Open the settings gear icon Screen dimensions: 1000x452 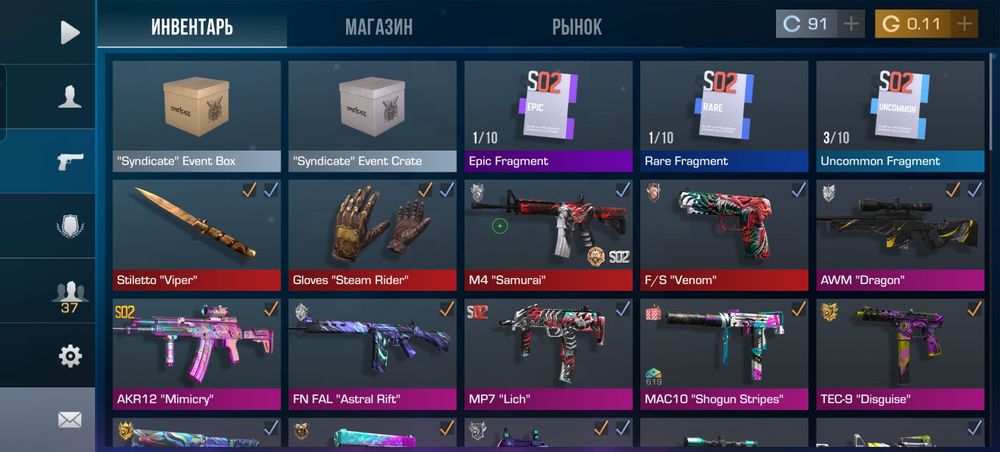coord(70,355)
